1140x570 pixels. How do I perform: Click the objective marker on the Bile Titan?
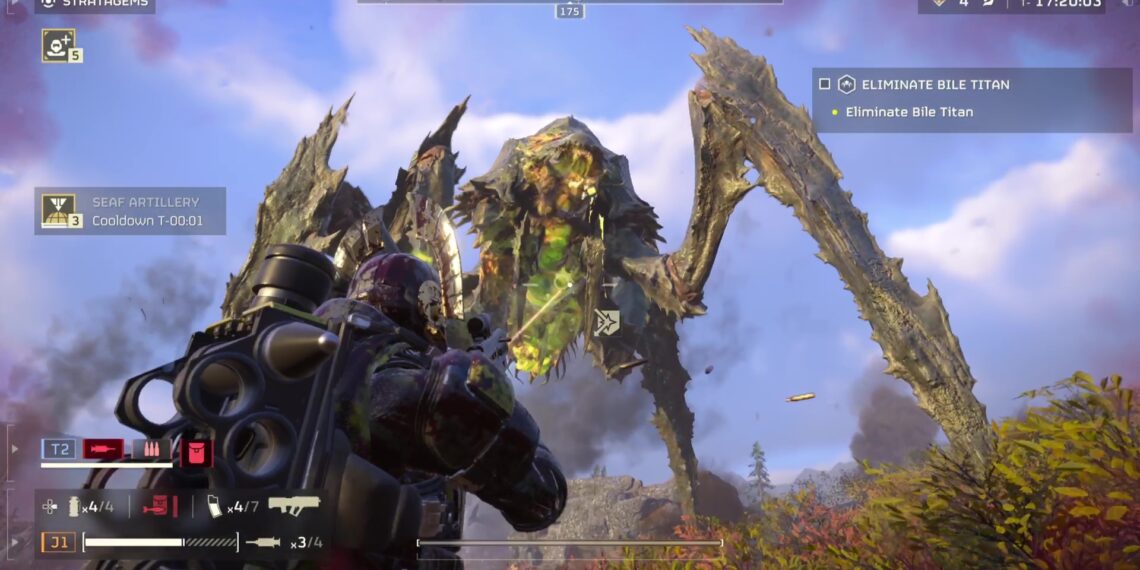[605, 322]
